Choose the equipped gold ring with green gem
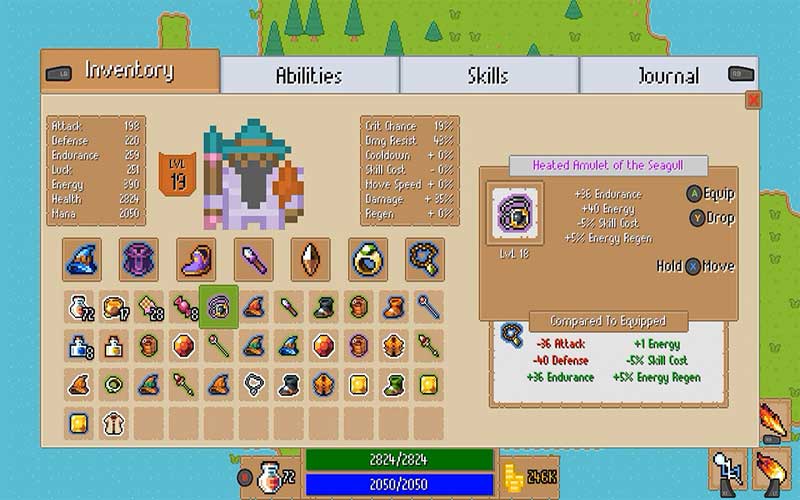Screen dimensions: 800x500 [x=367, y=259]
